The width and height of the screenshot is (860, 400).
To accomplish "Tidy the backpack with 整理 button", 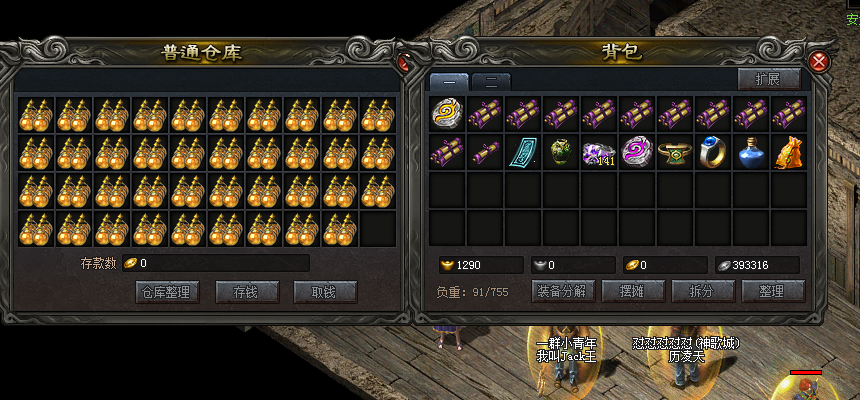I will pyautogui.click(x=773, y=292).
